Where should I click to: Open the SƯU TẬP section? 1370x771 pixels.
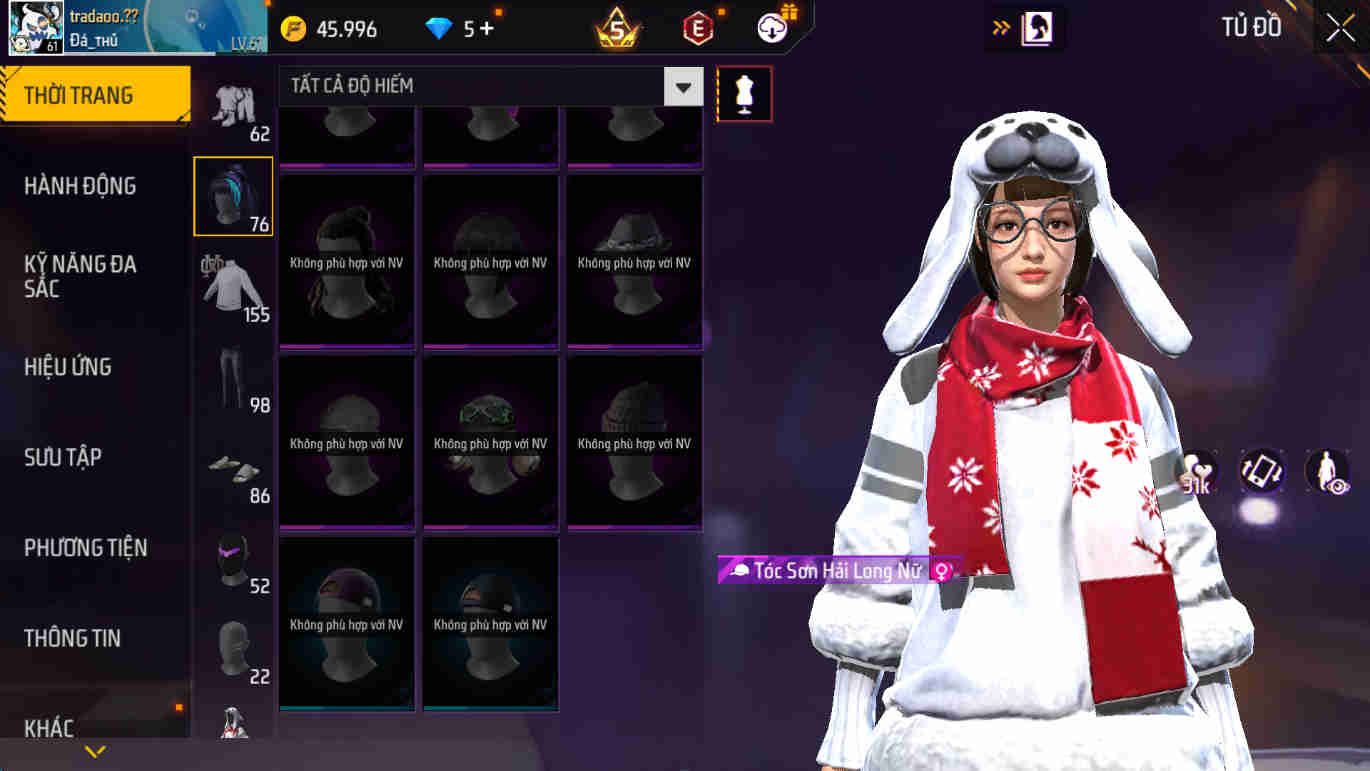(76, 456)
